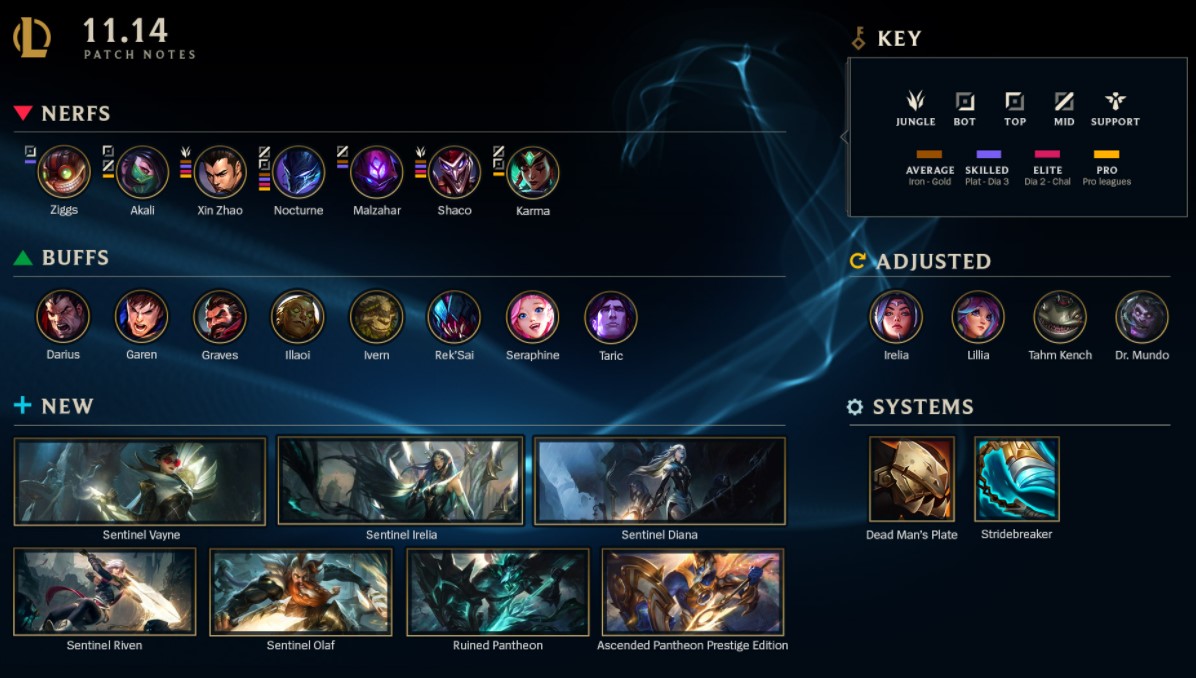The width and height of the screenshot is (1196, 678).
Task: Open the Nocturne champion portrait
Action: point(298,172)
